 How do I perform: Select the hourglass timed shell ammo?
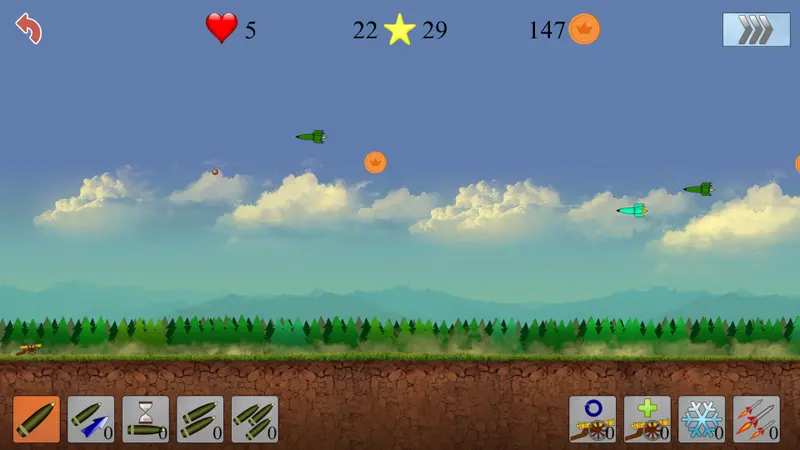pyautogui.click(x=146, y=419)
